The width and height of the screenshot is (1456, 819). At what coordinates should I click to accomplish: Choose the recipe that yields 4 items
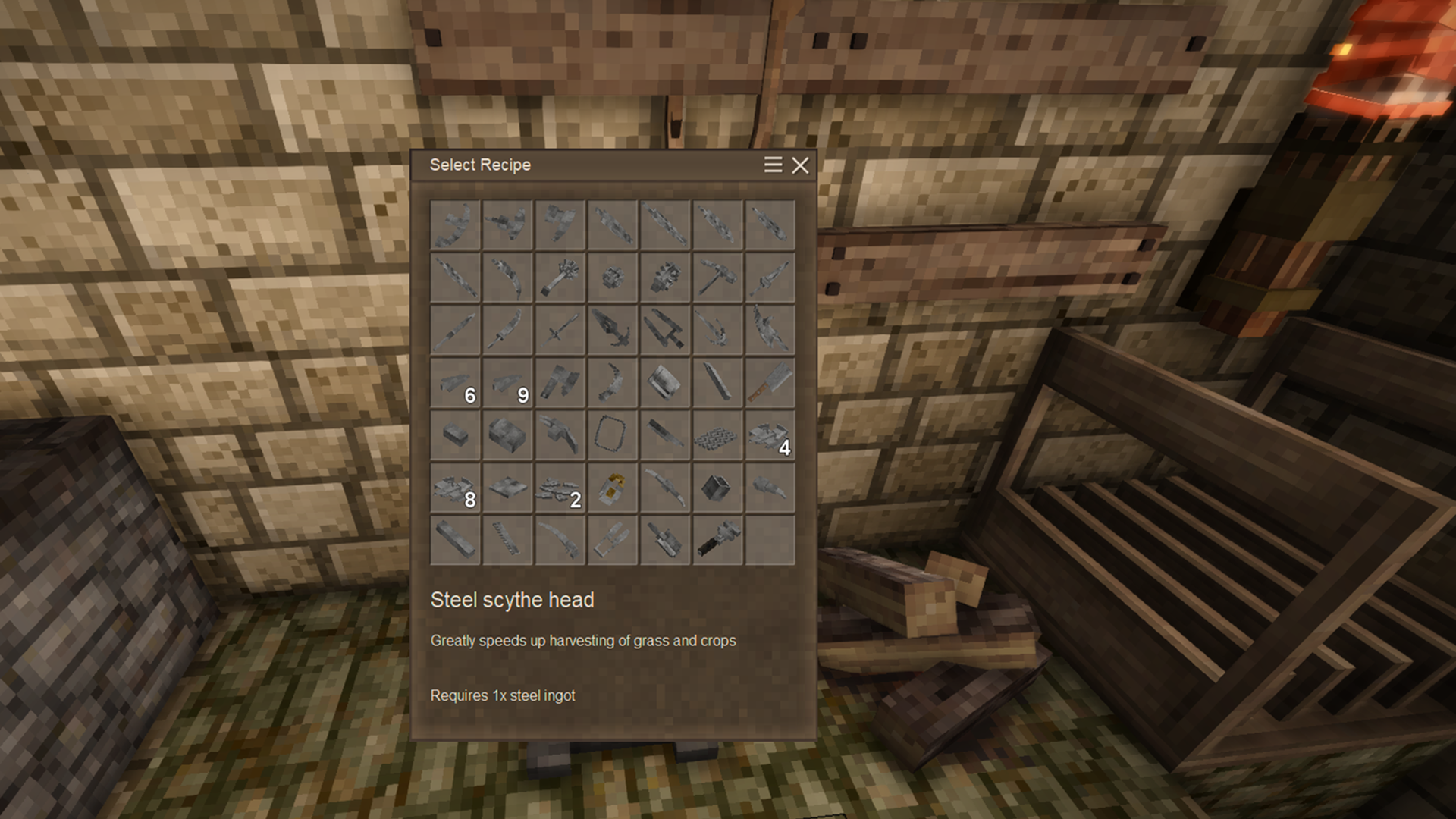coord(770,435)
